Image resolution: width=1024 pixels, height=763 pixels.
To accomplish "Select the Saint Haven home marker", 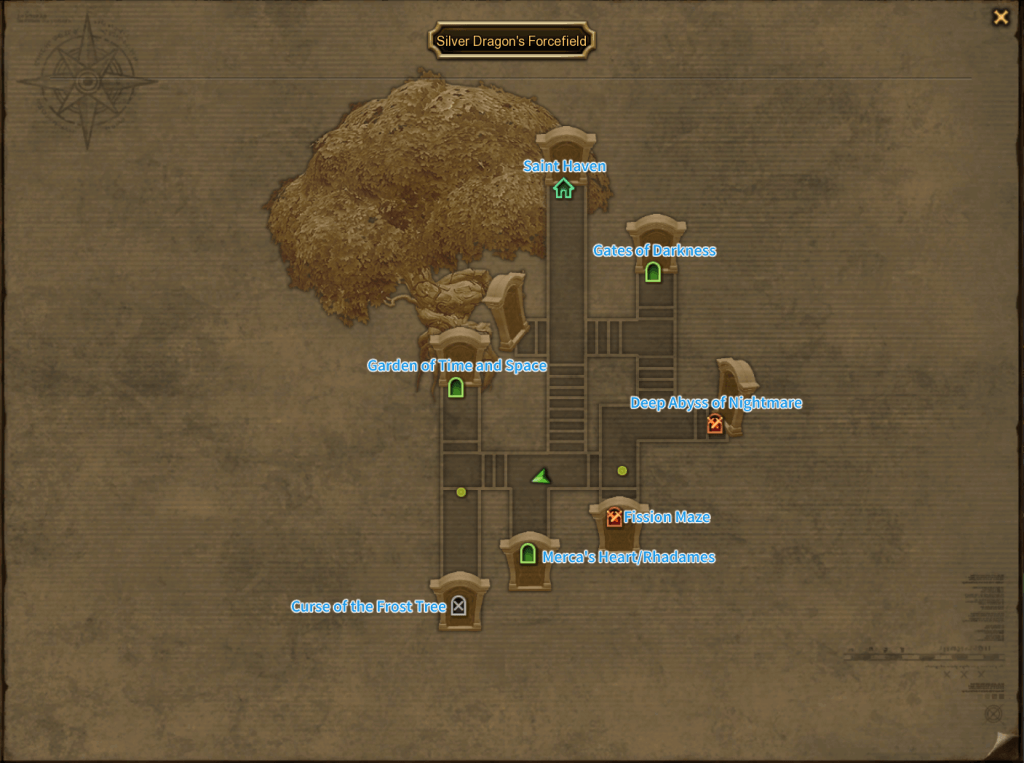I will (x=564, y=188).
